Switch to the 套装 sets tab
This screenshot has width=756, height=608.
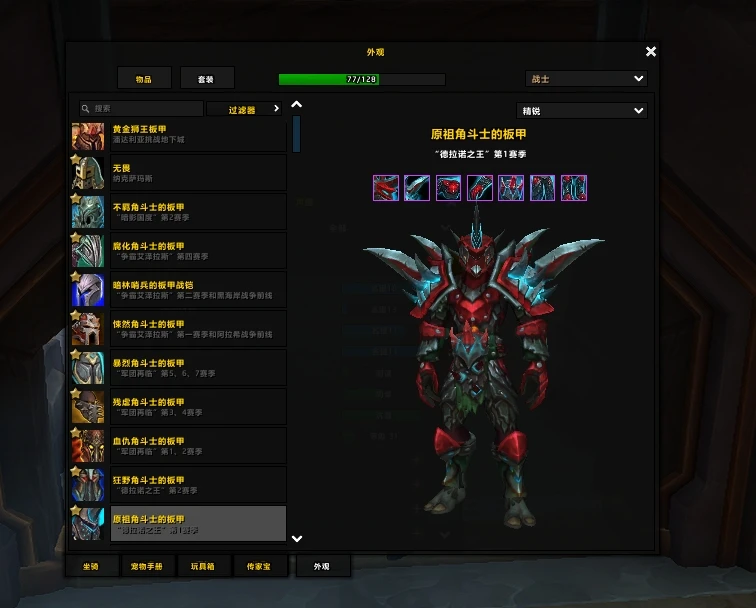pyautogui.click(x=207, y=78)
